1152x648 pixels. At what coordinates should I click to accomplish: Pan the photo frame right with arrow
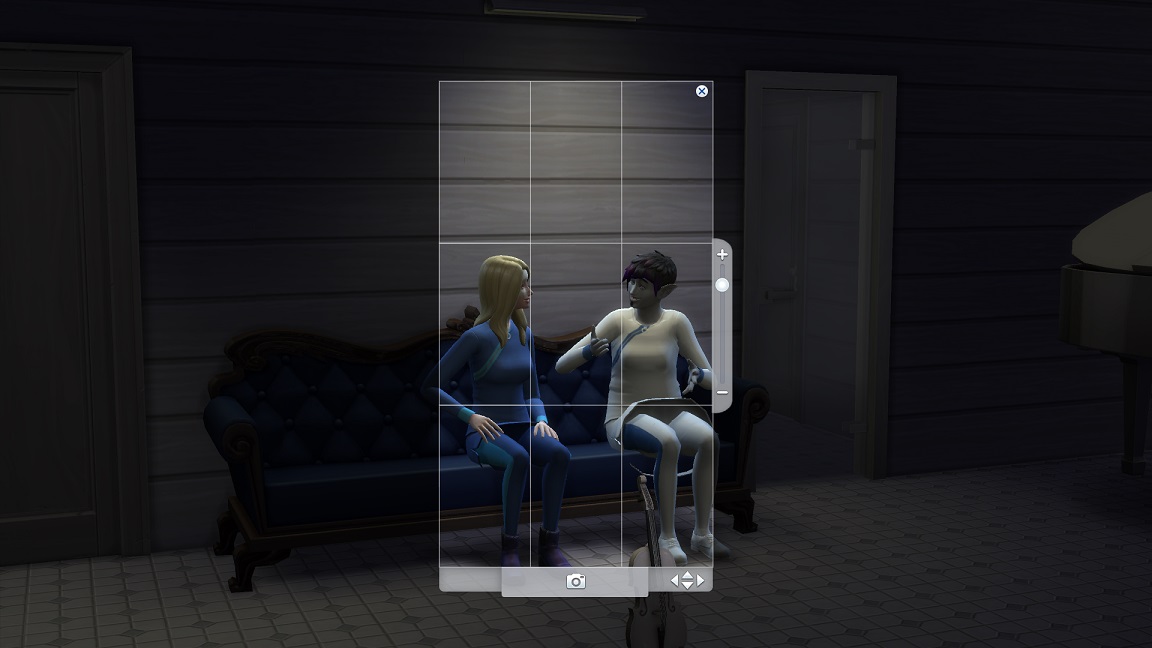(x=700, y=580)
